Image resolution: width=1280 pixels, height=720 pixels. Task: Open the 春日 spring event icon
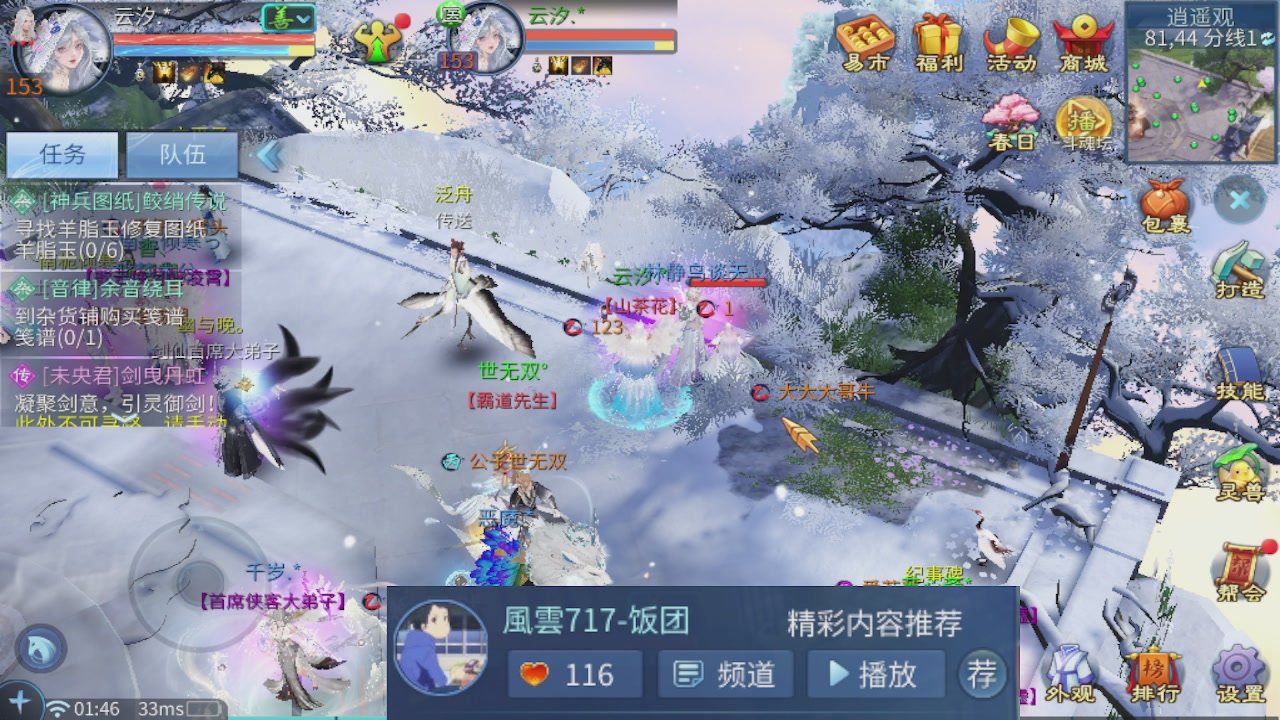1013,118
